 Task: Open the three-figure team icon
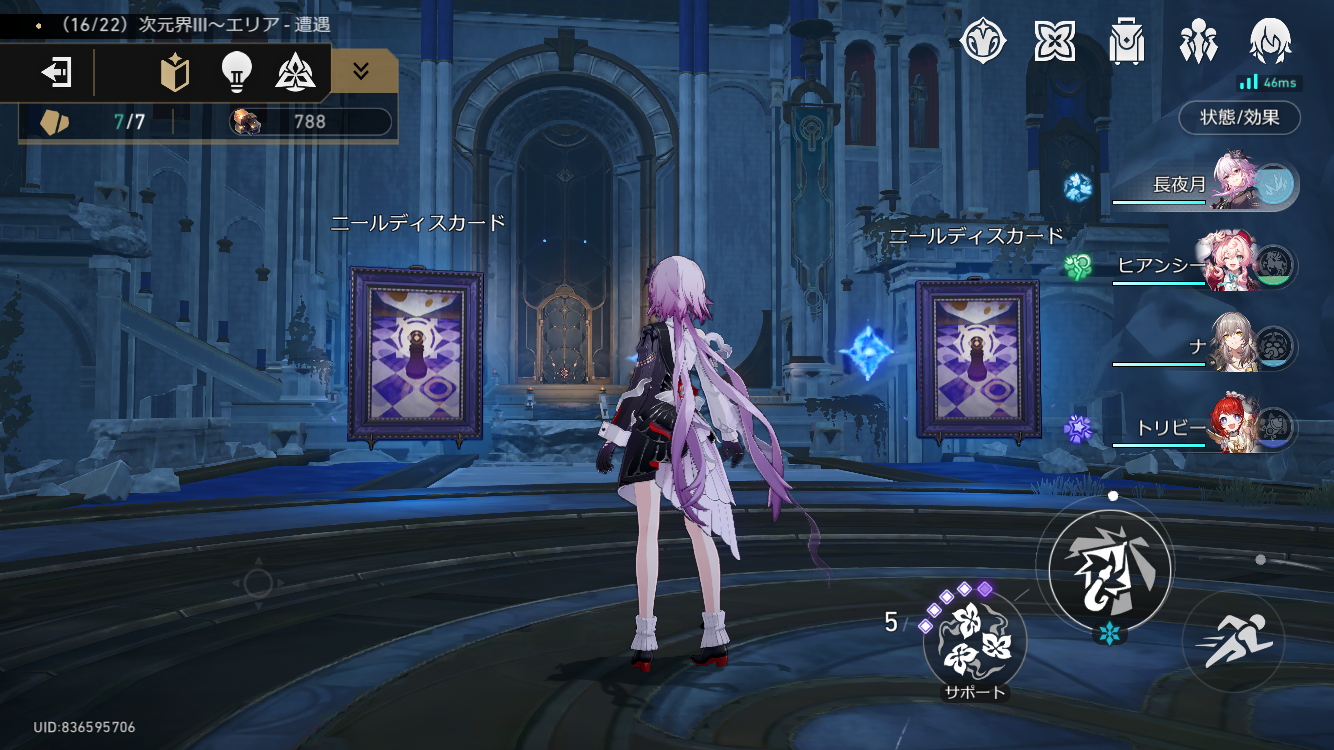(1198, 41)
